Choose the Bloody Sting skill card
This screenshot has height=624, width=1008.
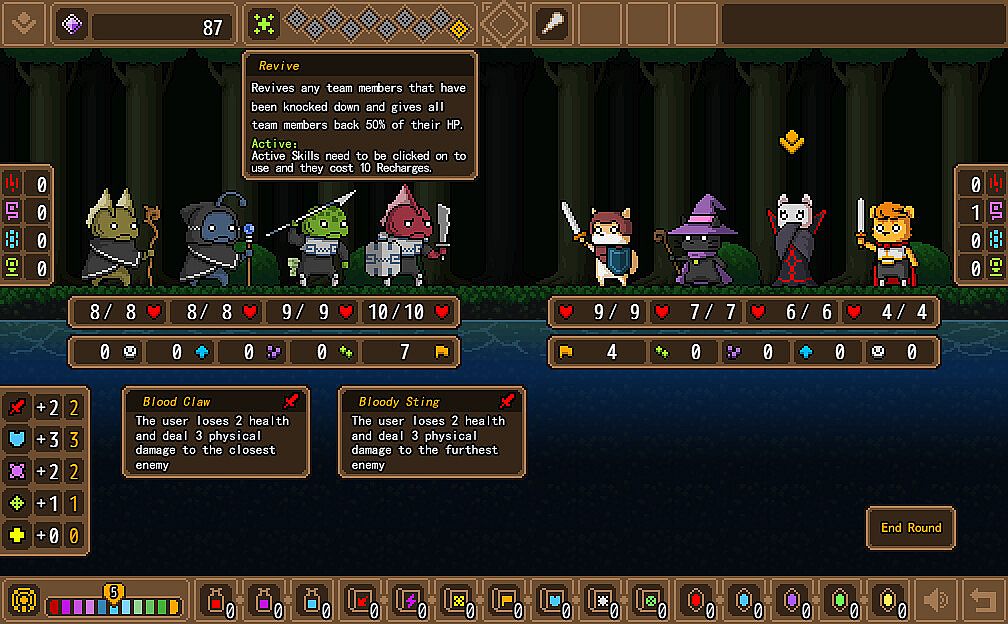tap(432, 432)
